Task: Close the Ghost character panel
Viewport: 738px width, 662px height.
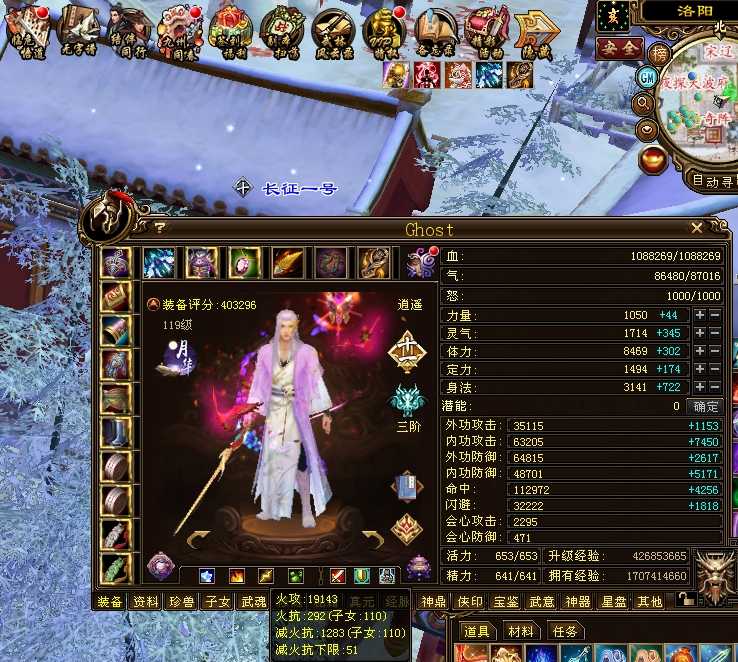Action: pyautogui.click(x=697, y=228)
